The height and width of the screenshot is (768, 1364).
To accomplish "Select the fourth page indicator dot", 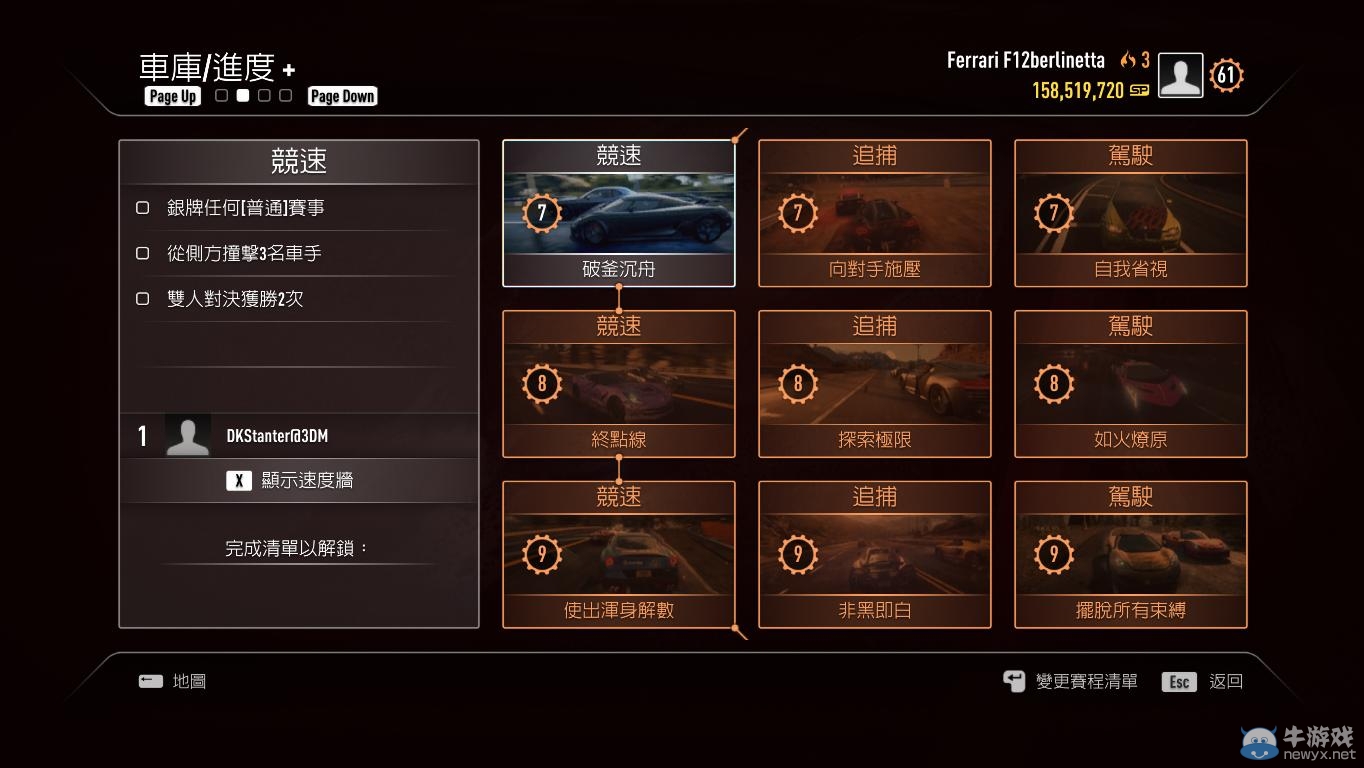I will click(286, 93).
